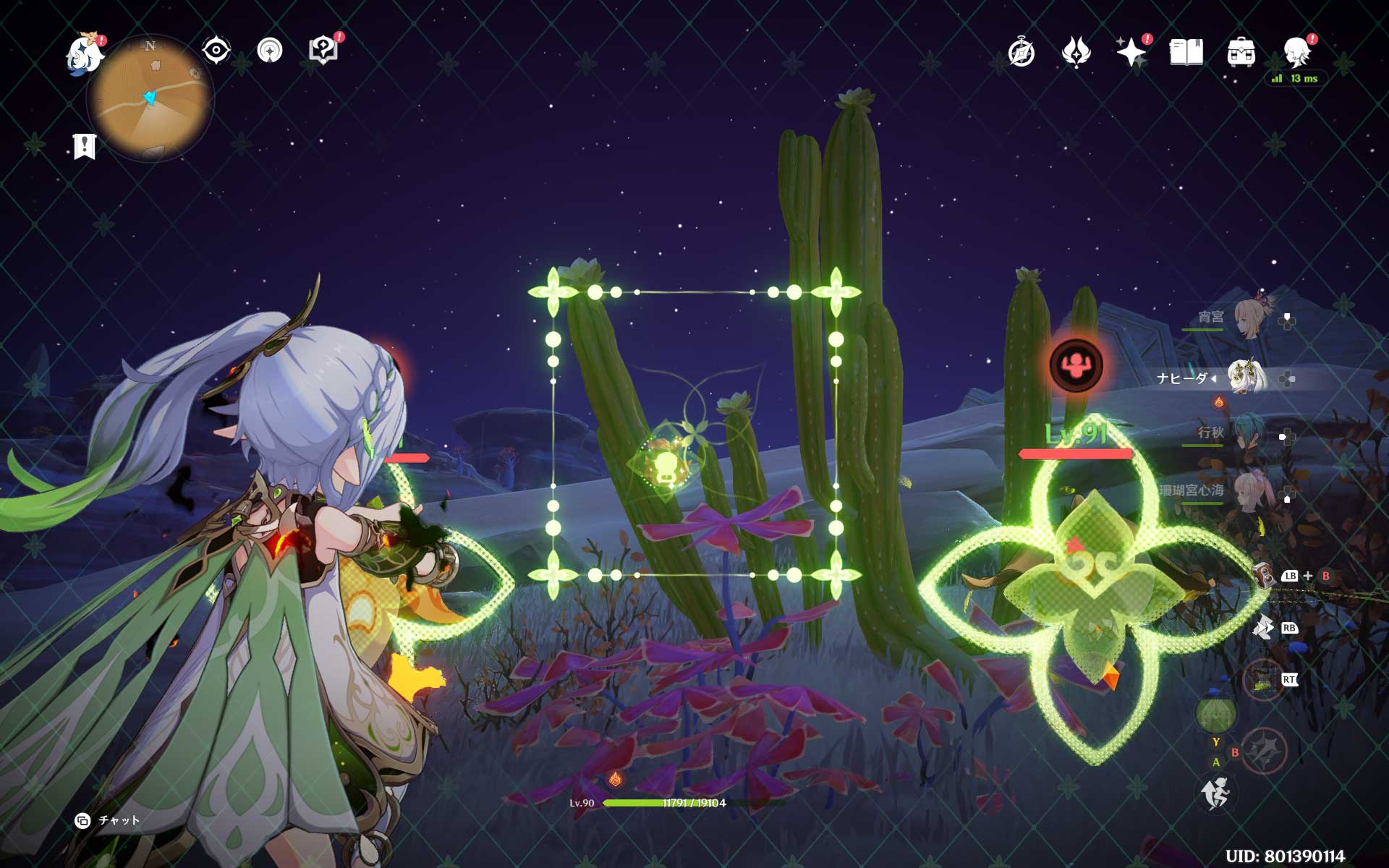Image resolution: width=1389 pixels, height=868 pixels.
Task: Switch to party member 宵宮
Action: coord(1248,319)
